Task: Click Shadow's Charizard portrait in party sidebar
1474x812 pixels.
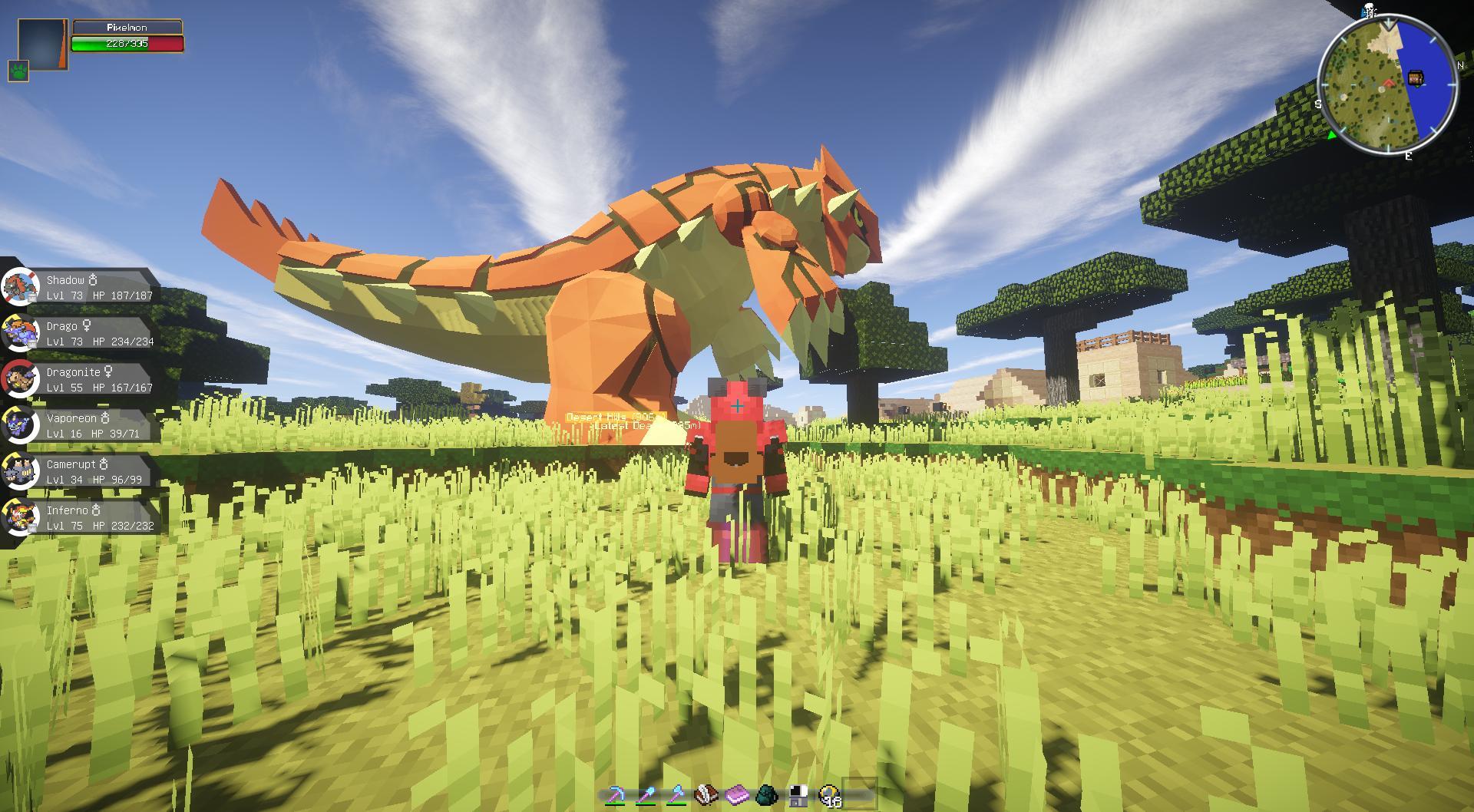Action: tap(21, 284)
